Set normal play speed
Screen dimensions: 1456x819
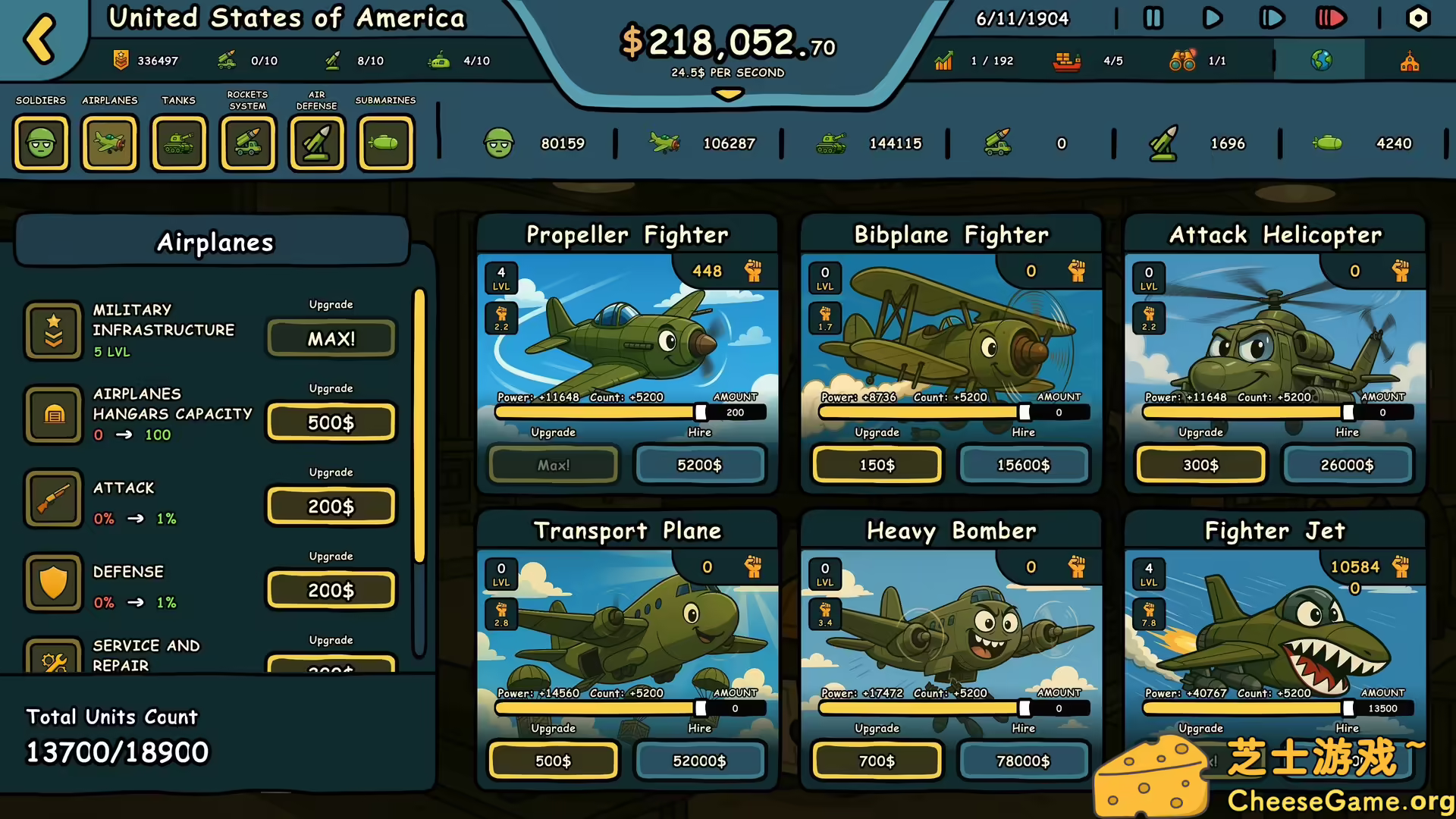[x=1212, y=18]
